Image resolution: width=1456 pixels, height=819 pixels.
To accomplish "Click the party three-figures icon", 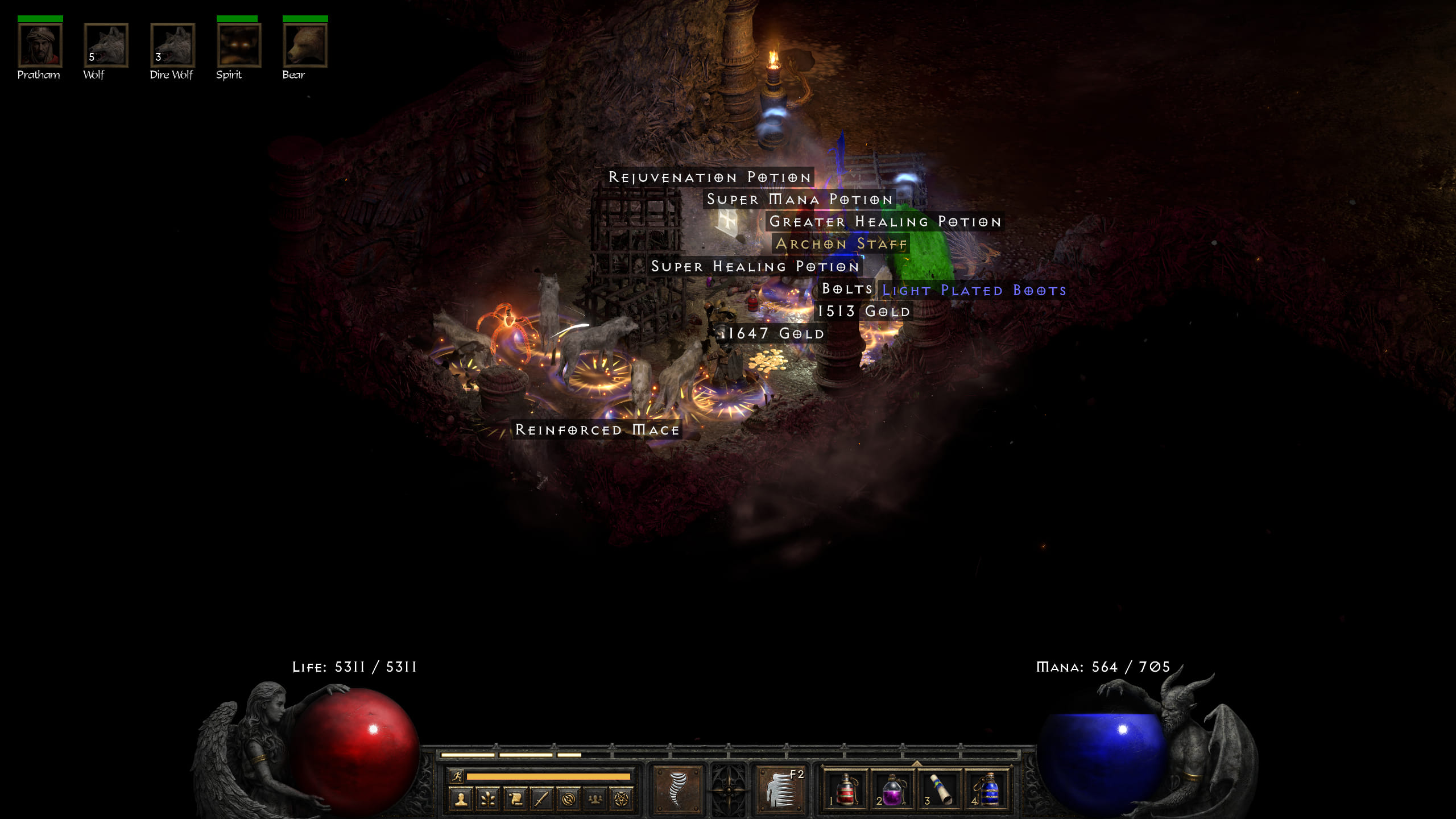I will 595,799.
